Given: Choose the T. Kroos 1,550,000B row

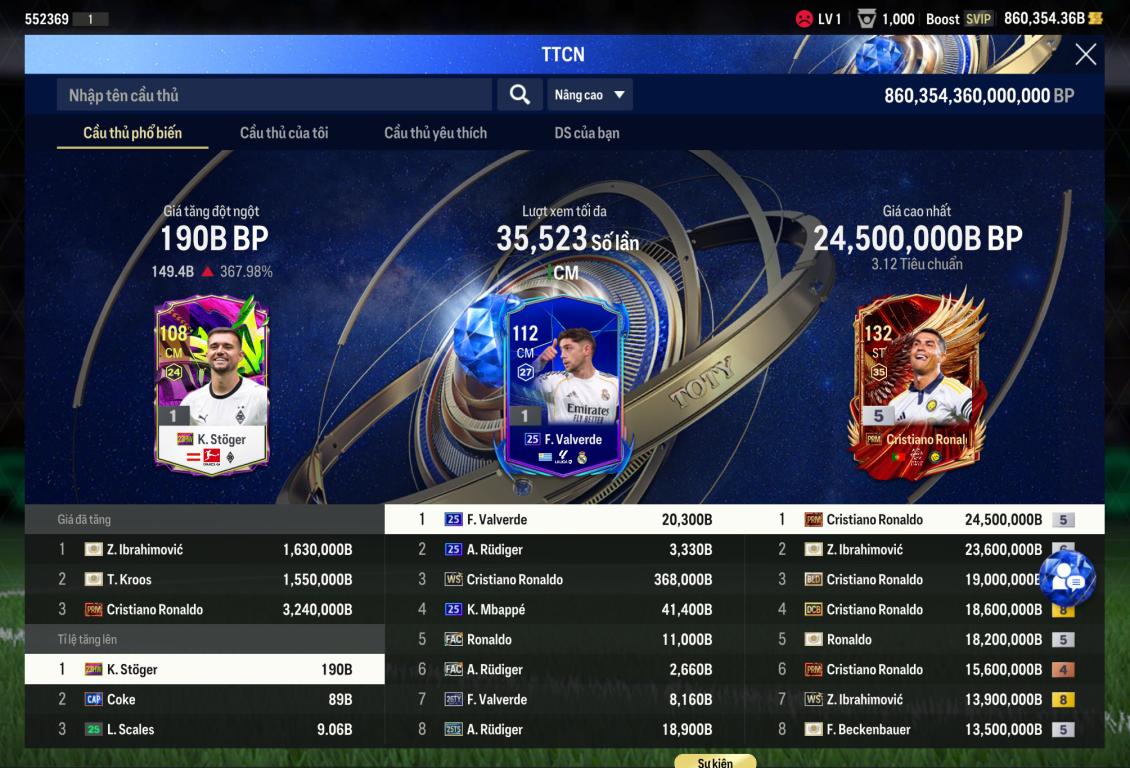Looking at the screenshot, I should click(x=205, y=579).
